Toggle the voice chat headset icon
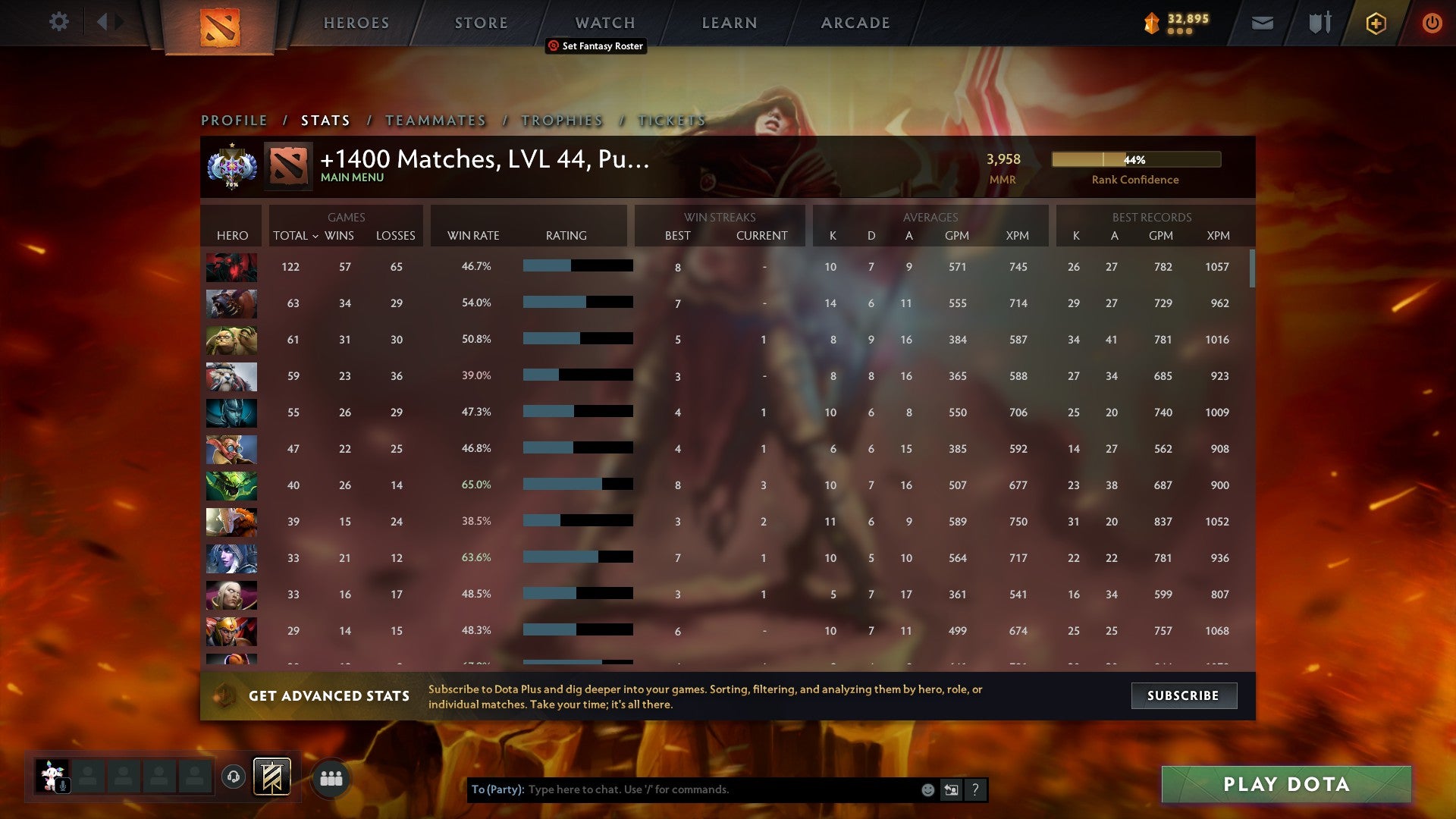Image resolution: width=1456 pixels, height=819 pixels. [234, 777]
